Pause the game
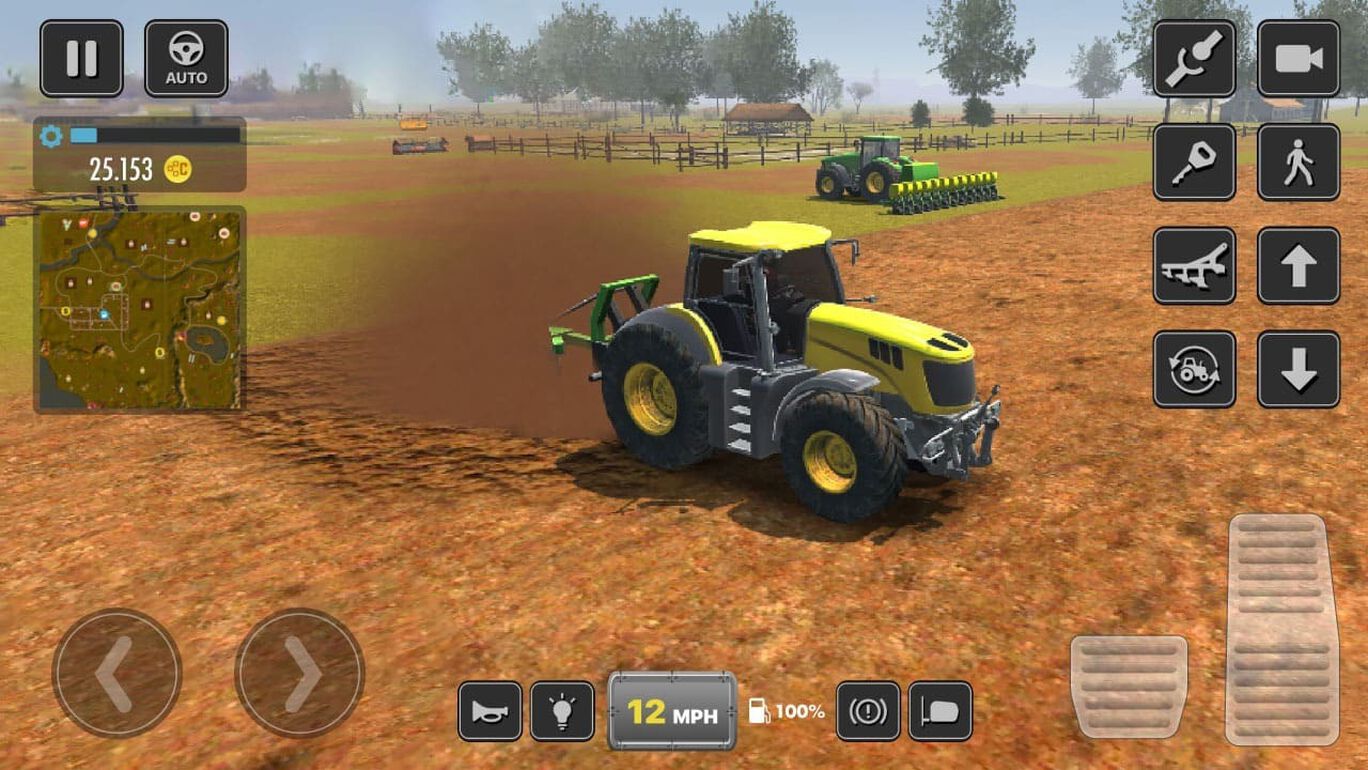The image size is (1368, 770). point(81,59)
